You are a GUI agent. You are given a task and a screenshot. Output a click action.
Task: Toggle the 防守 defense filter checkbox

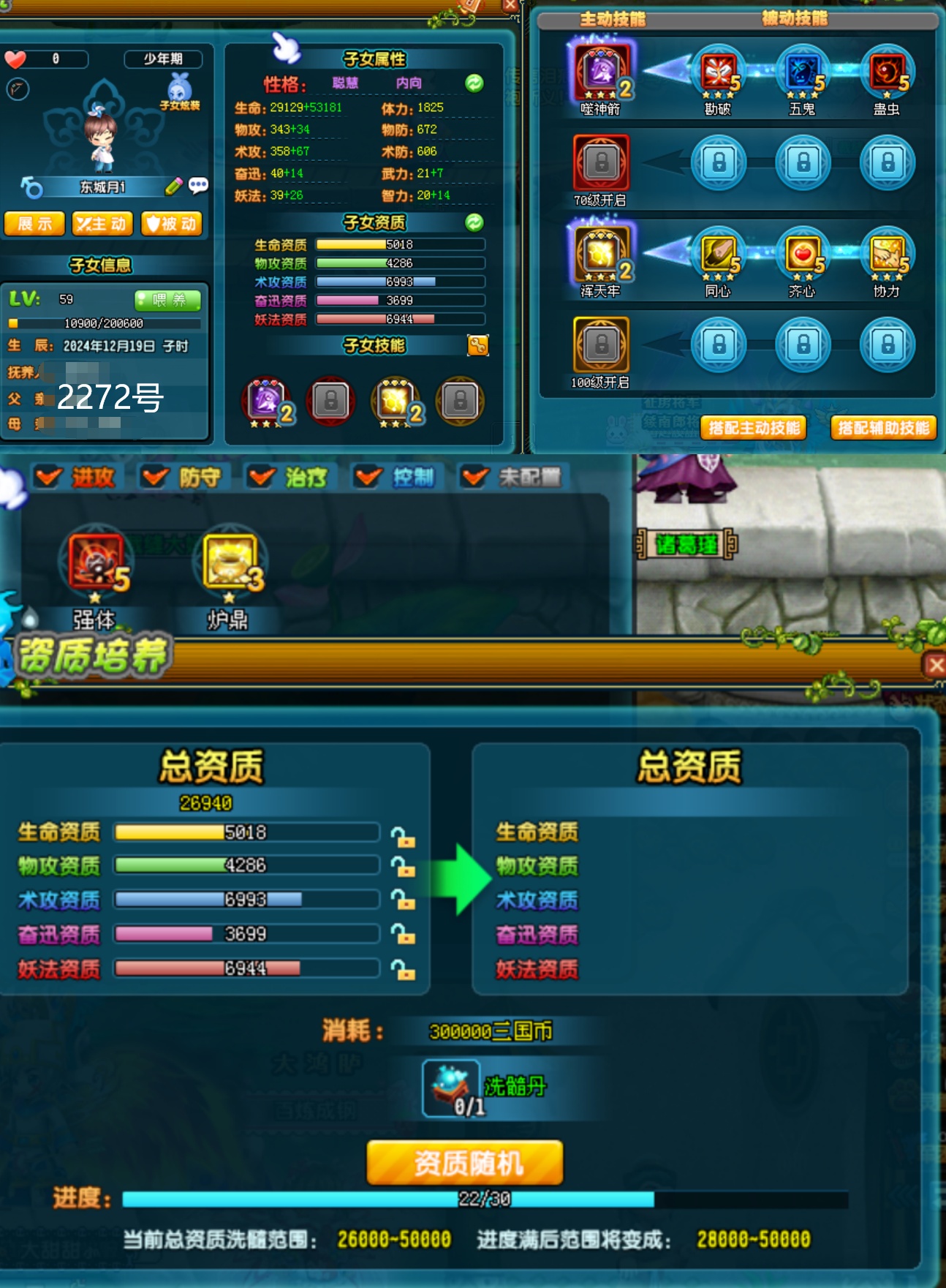tap(155, 478)
